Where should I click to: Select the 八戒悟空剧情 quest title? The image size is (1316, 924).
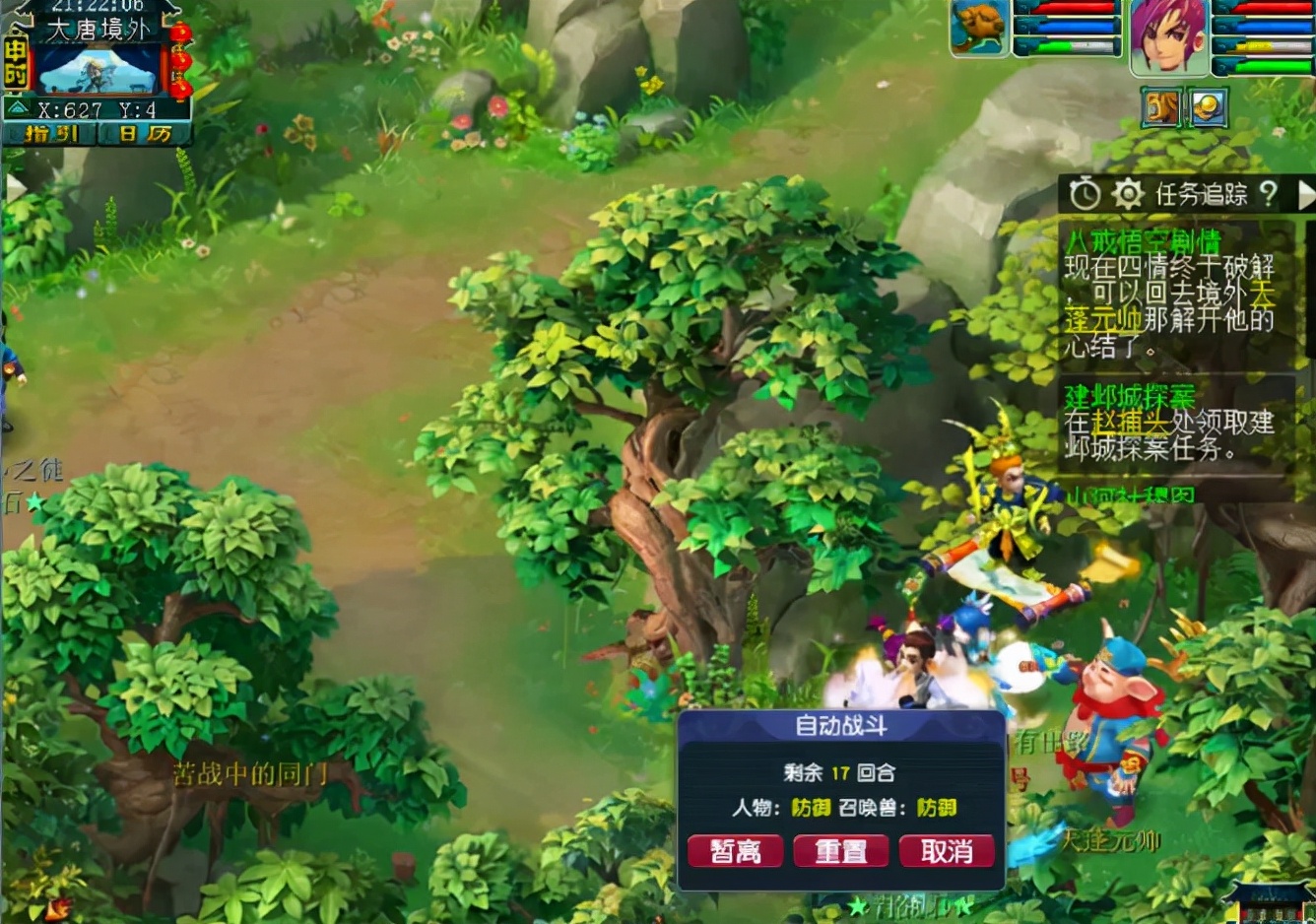[x=1143, y=241]
